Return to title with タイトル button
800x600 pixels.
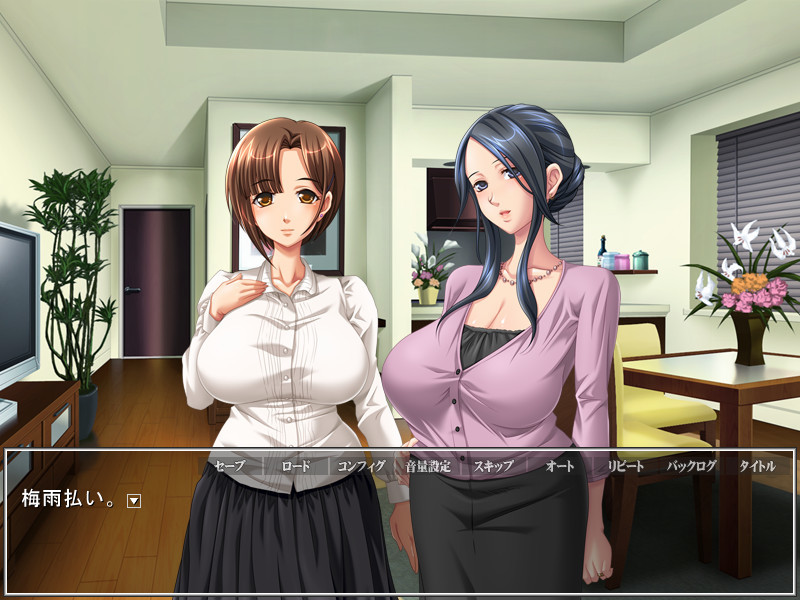[757, 466]
